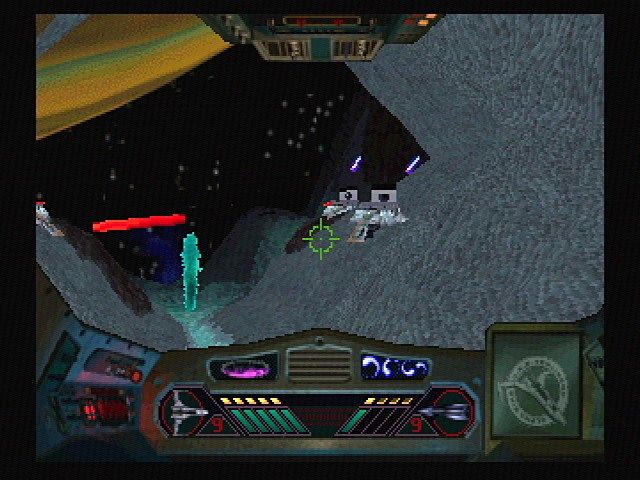Click the blue swirl indicator panel
640x480 pixels.
point(395,367)
